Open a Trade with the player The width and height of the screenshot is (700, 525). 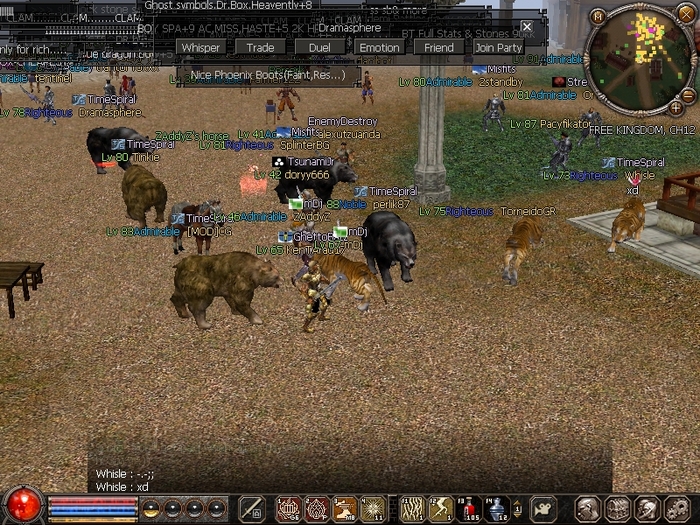click(260, 47)
